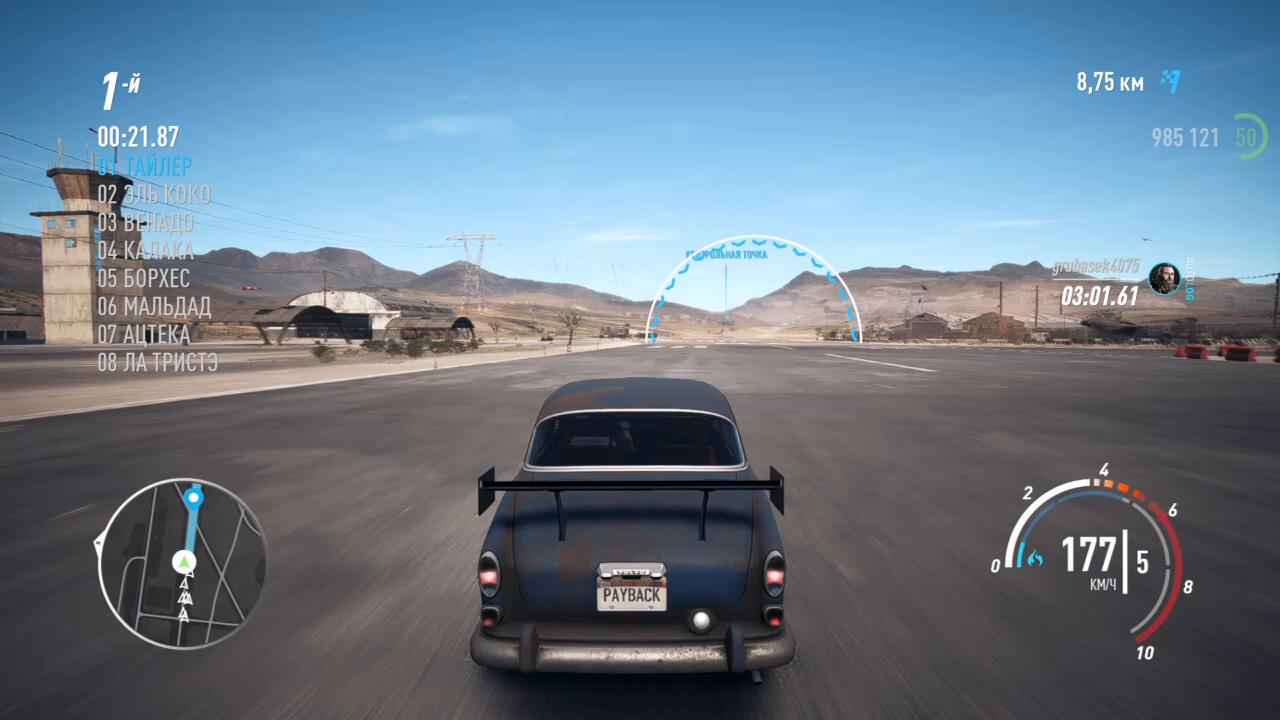
Task: Select racer ТАЙЛЕР in the standings list
Action: pos(145,166)
